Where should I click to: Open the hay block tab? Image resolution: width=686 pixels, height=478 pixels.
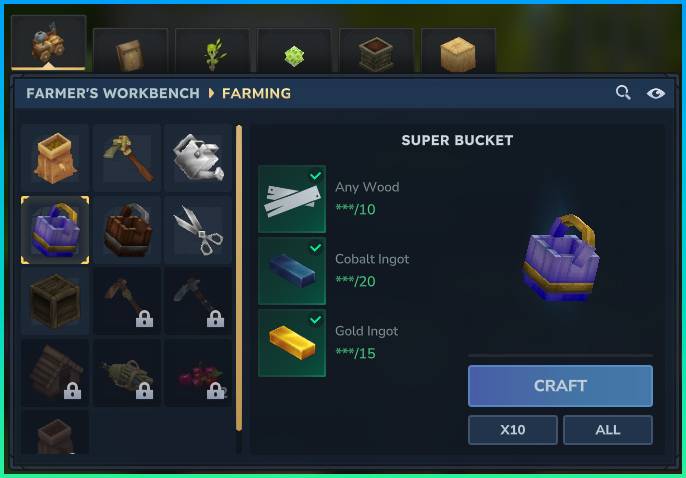point(458,53)
